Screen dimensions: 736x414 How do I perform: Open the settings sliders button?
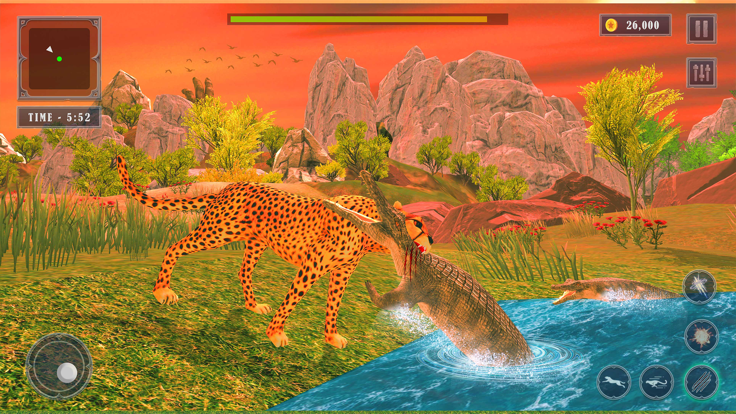(701, 72)
